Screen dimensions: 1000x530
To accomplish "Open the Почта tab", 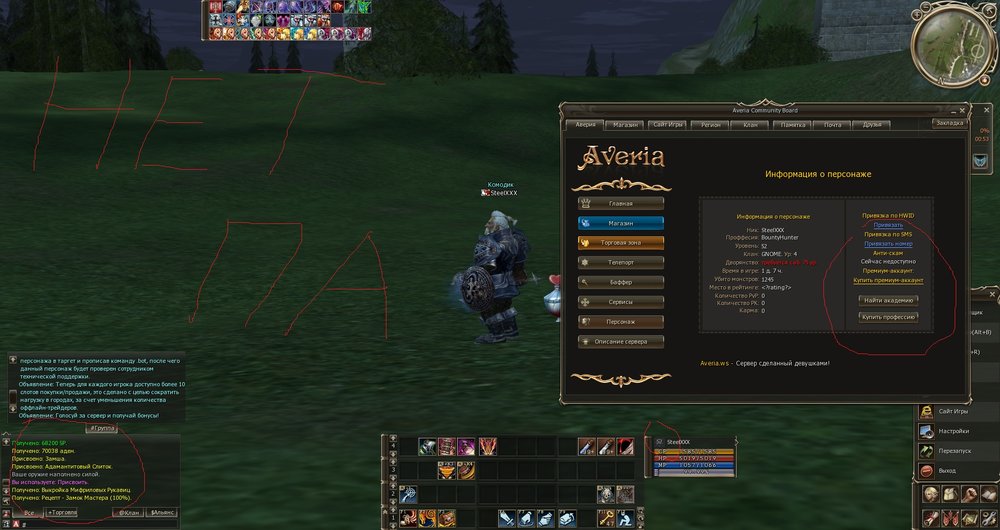I will coord(832,124).
